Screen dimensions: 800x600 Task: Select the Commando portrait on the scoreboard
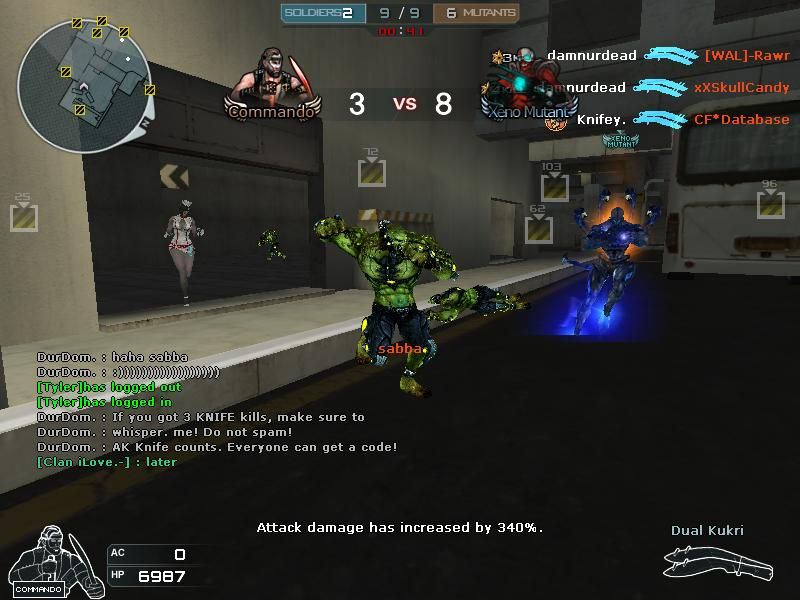point(272,82)
